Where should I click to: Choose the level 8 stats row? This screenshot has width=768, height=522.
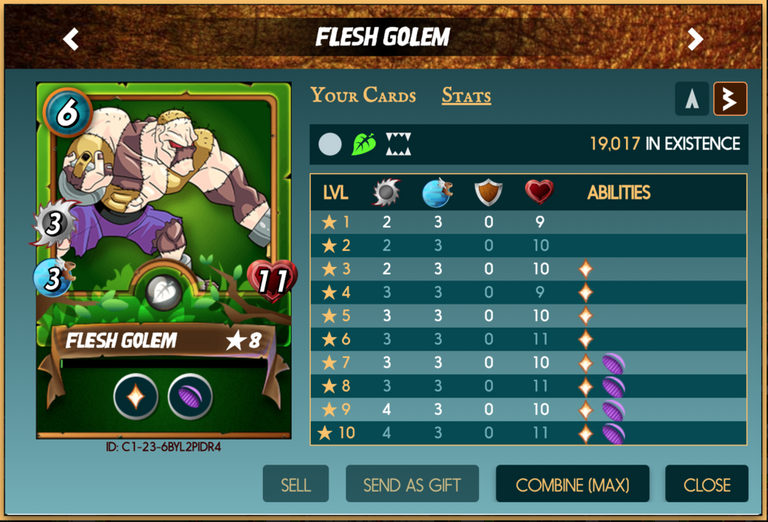(x=528, y=386)
